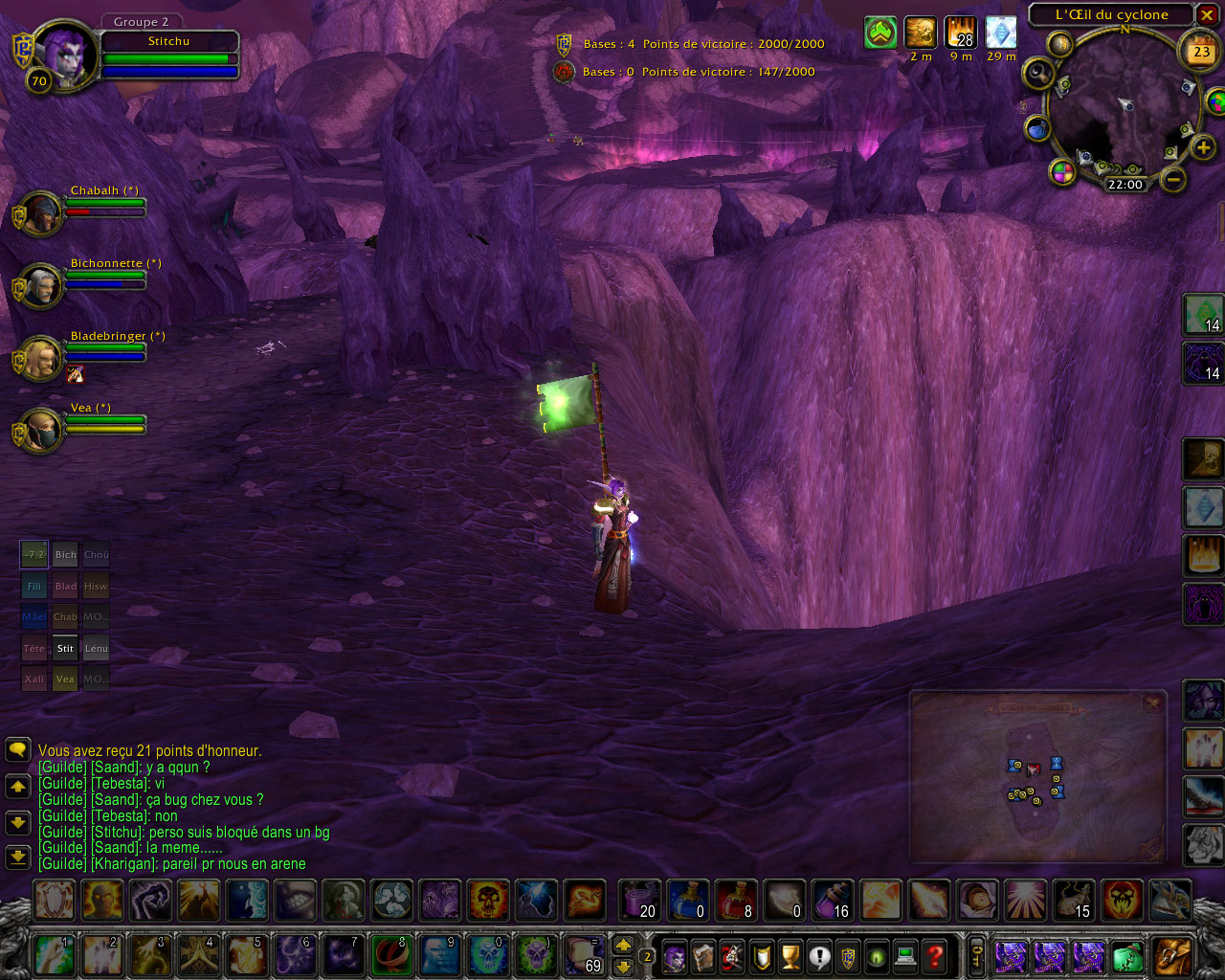1225x980 pixels.
Task: Open the calendar button showing 23
Action: click(x=1200, y=52)
